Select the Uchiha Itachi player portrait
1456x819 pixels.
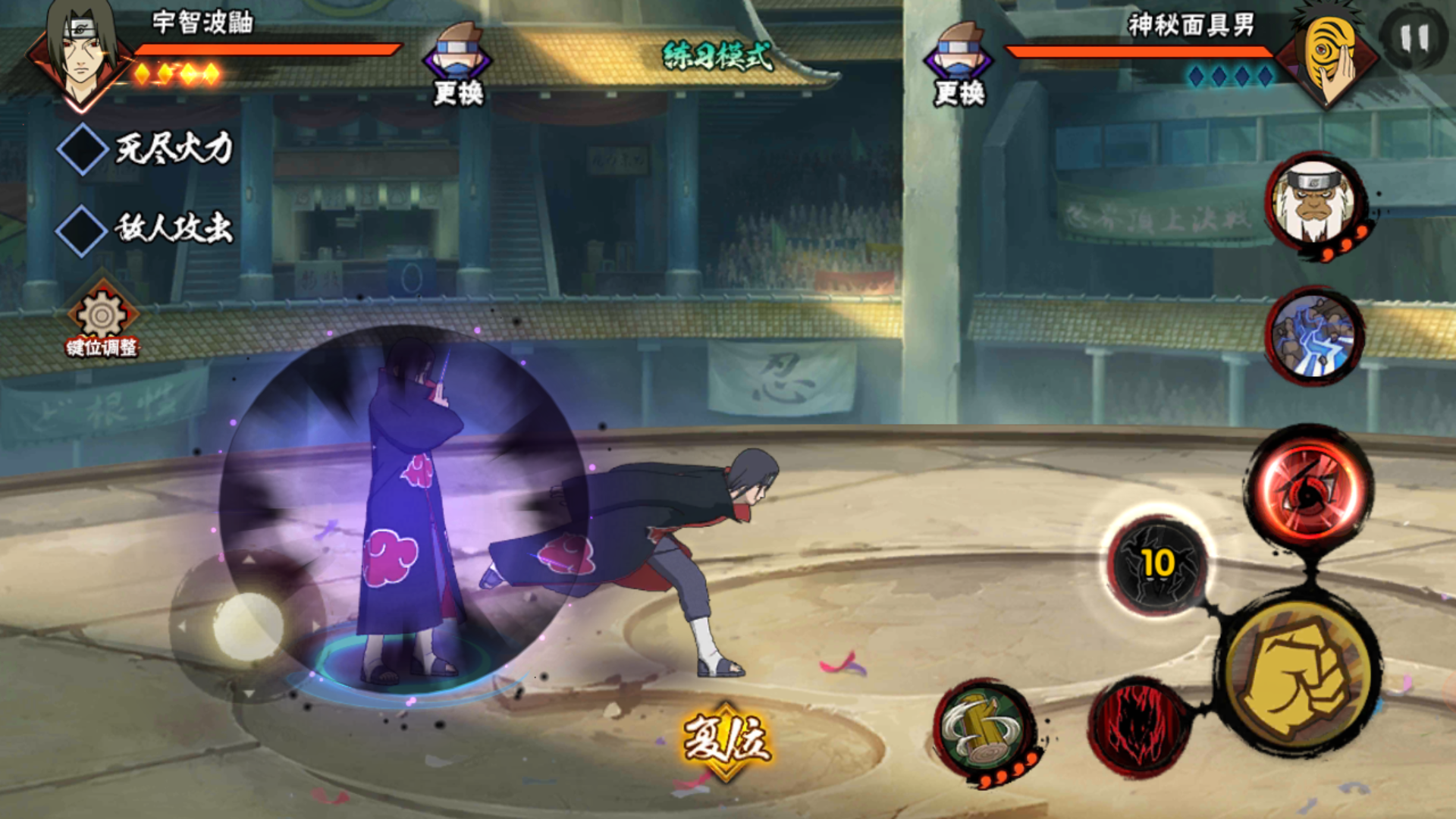(80, 52)
